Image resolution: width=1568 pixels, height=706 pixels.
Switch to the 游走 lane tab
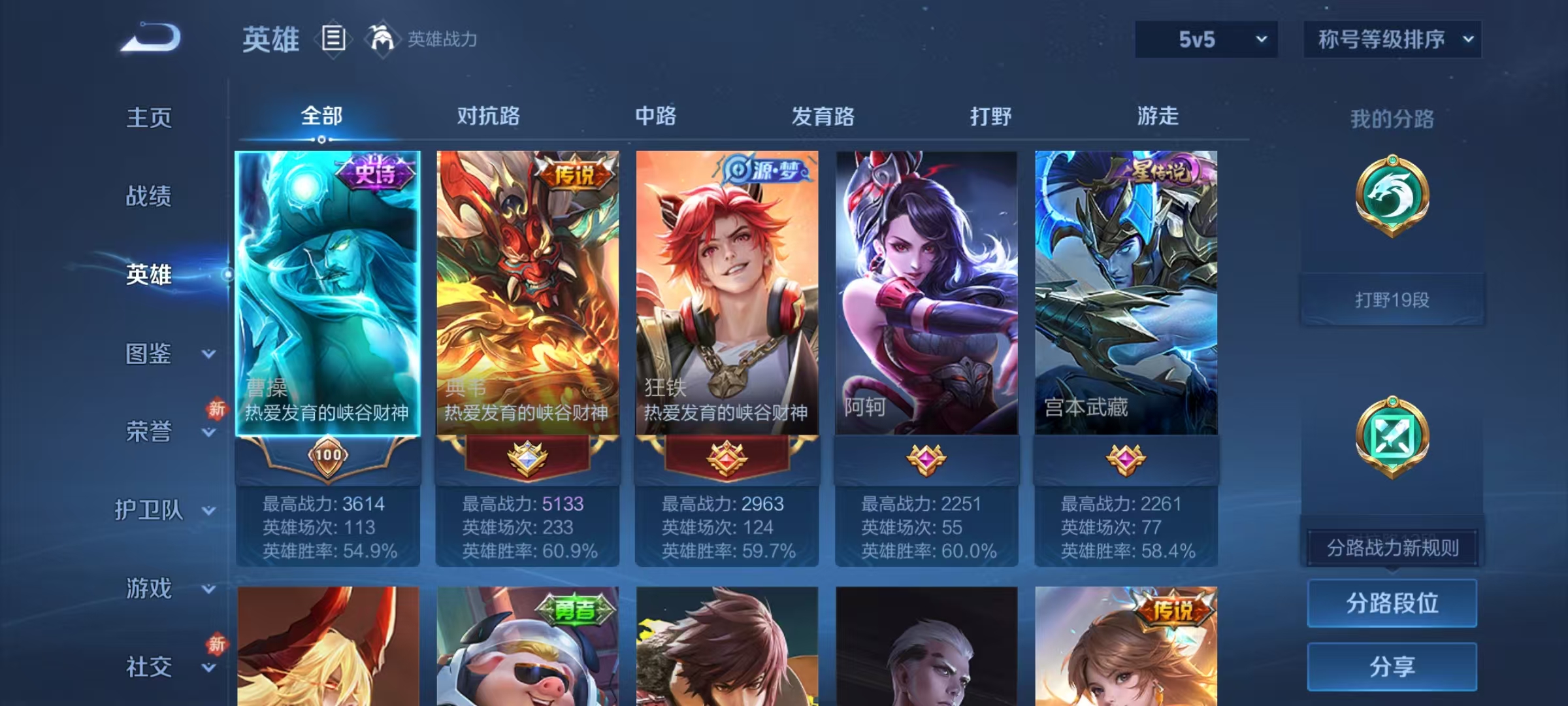point(1157,116)
